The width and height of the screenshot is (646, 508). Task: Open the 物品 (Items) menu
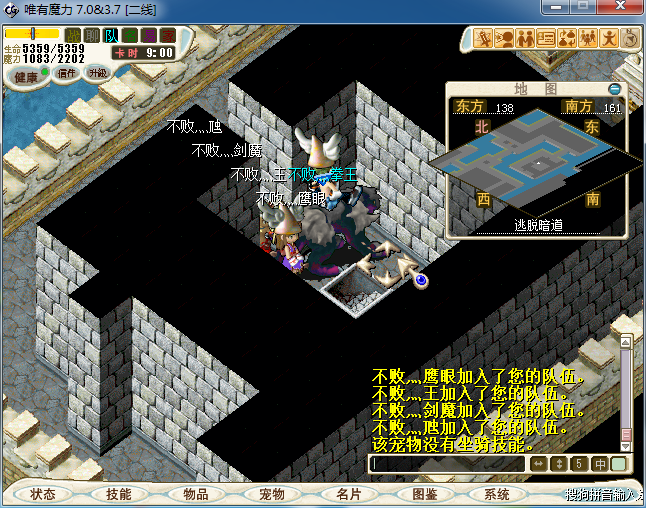195,494
